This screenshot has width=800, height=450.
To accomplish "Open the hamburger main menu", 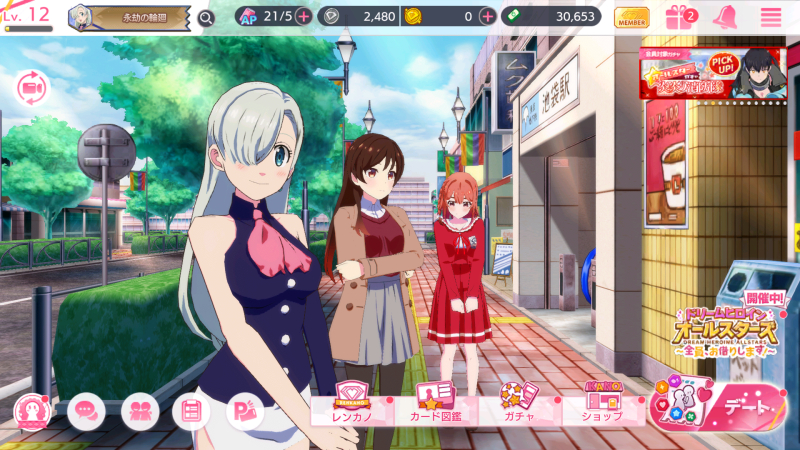I will [771, 17].
